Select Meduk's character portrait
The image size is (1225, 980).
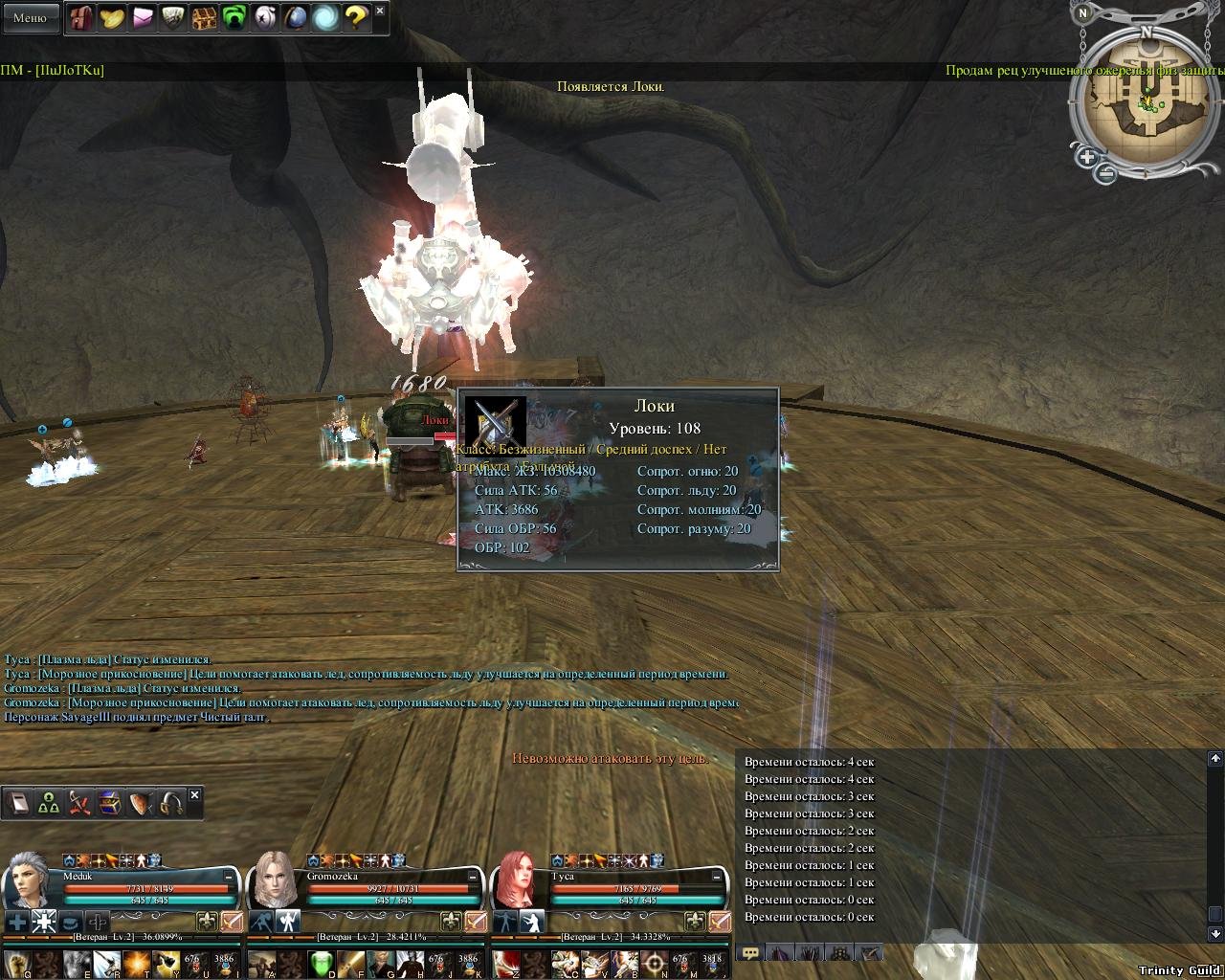[x=29, y=880]
